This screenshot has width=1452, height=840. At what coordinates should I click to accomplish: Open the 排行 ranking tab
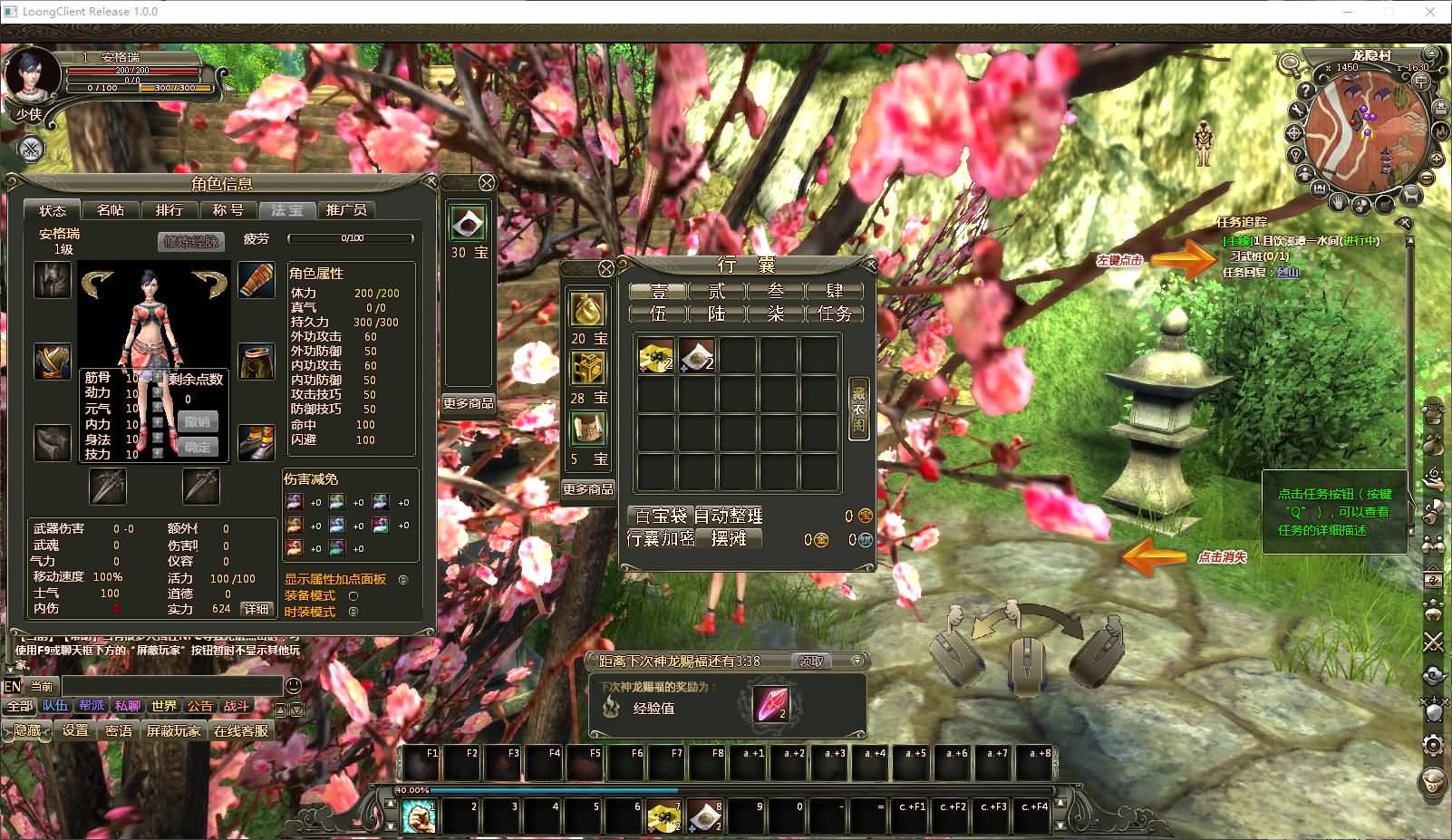point(169,210)
